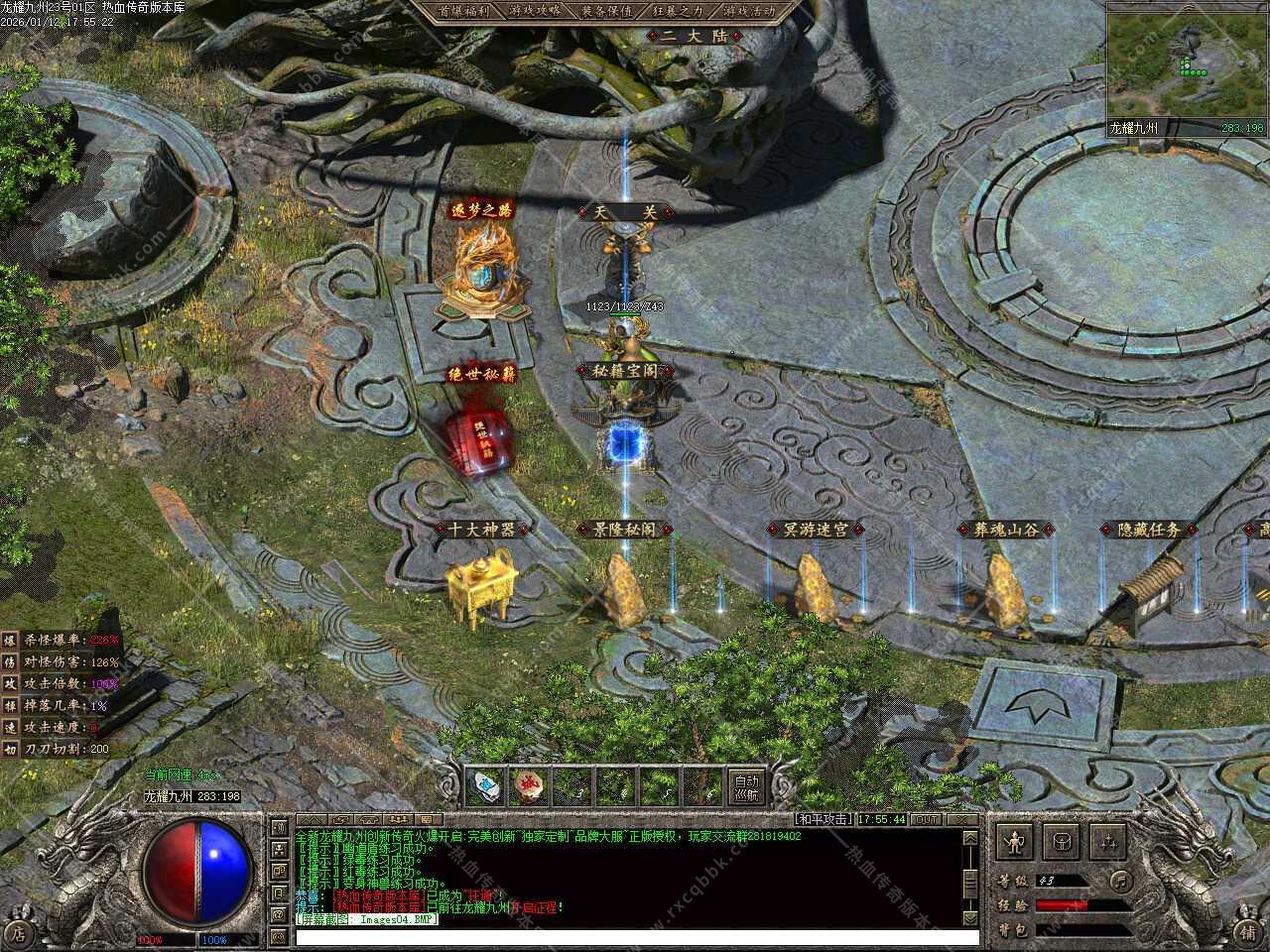This screenshot has width=1270, height=952.
Task: Open the character figure panel button
Action: pos(1015,842)
